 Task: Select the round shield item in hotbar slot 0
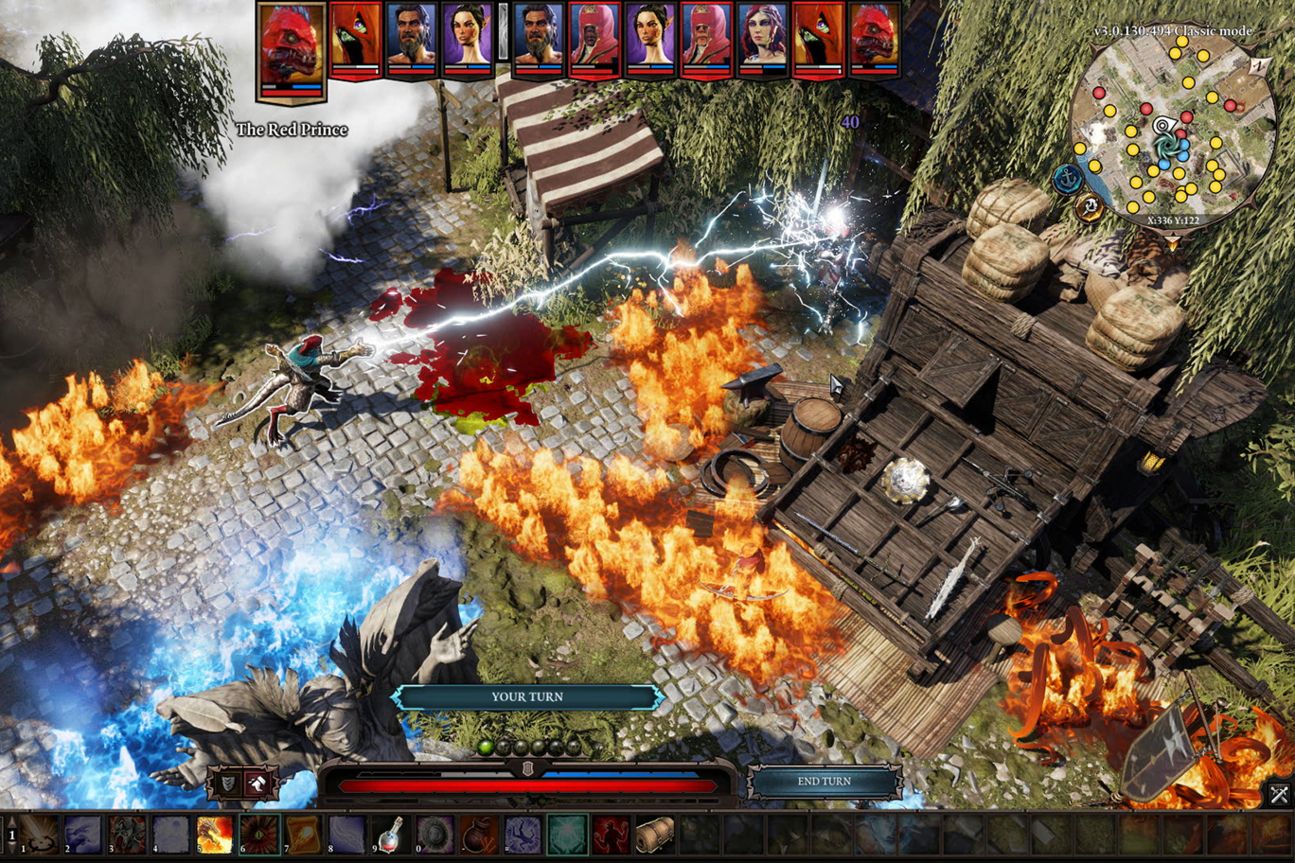pyautogui.click(x=434, y=834)
